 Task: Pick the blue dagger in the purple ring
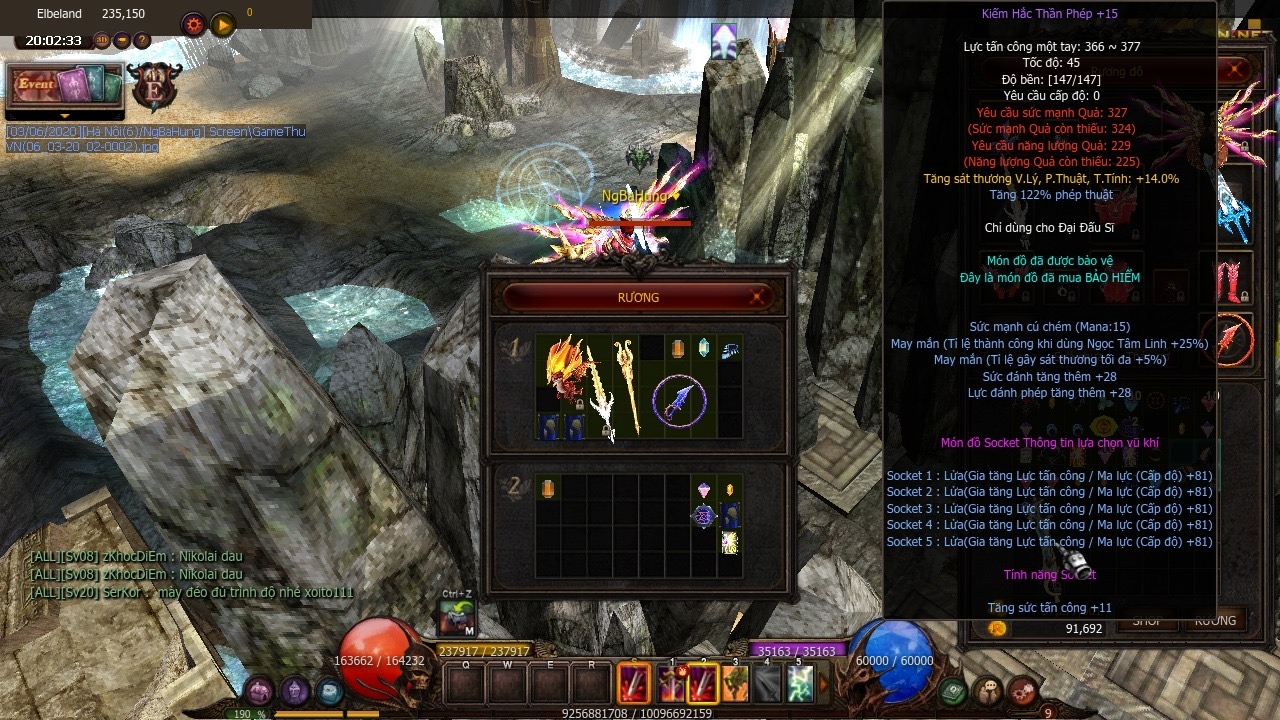680,401
